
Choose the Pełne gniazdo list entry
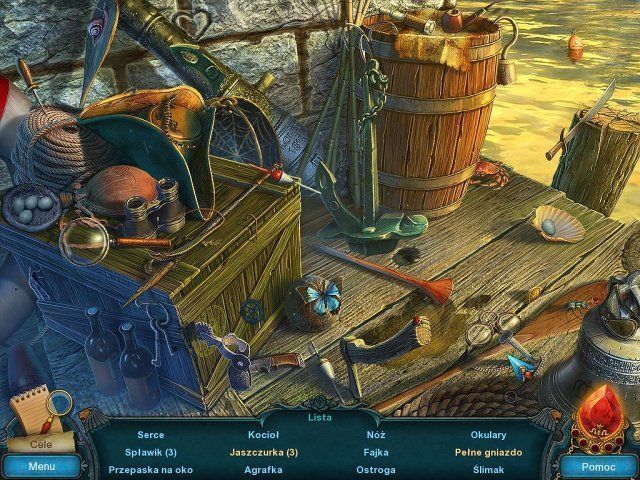click(488, 452)
